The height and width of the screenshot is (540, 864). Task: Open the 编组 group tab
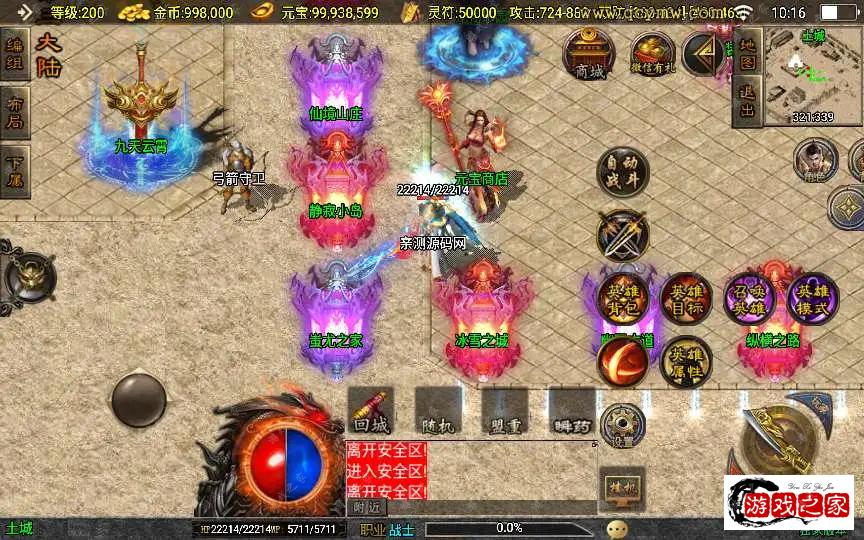pos(15,55)
